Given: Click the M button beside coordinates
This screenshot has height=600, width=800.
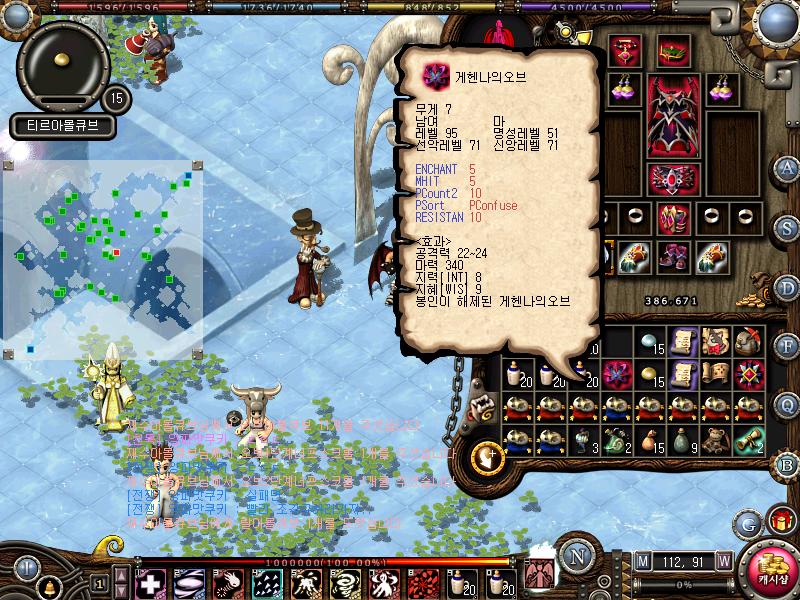Looking at the screenshot, I should (x=642, y=560).
